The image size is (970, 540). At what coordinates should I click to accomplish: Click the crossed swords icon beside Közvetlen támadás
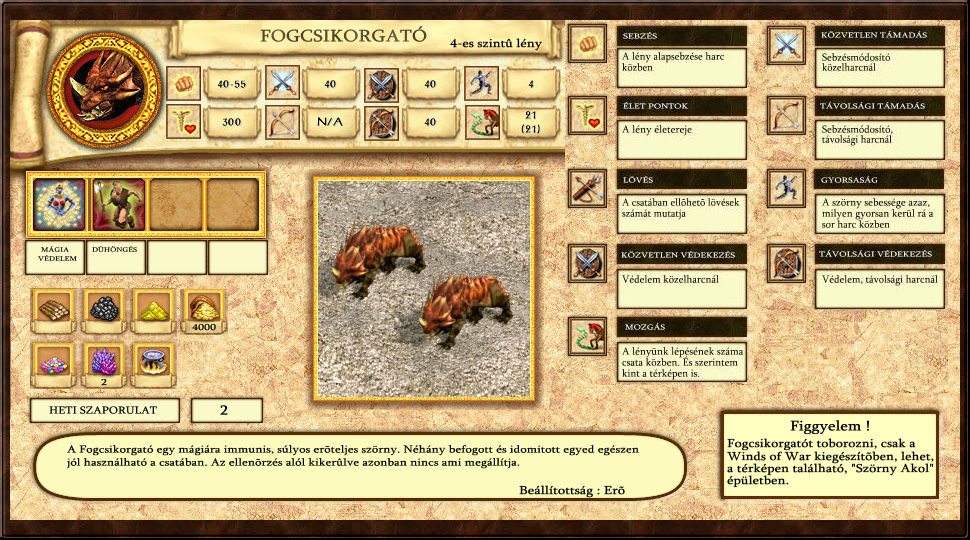[x=787, y=44]
